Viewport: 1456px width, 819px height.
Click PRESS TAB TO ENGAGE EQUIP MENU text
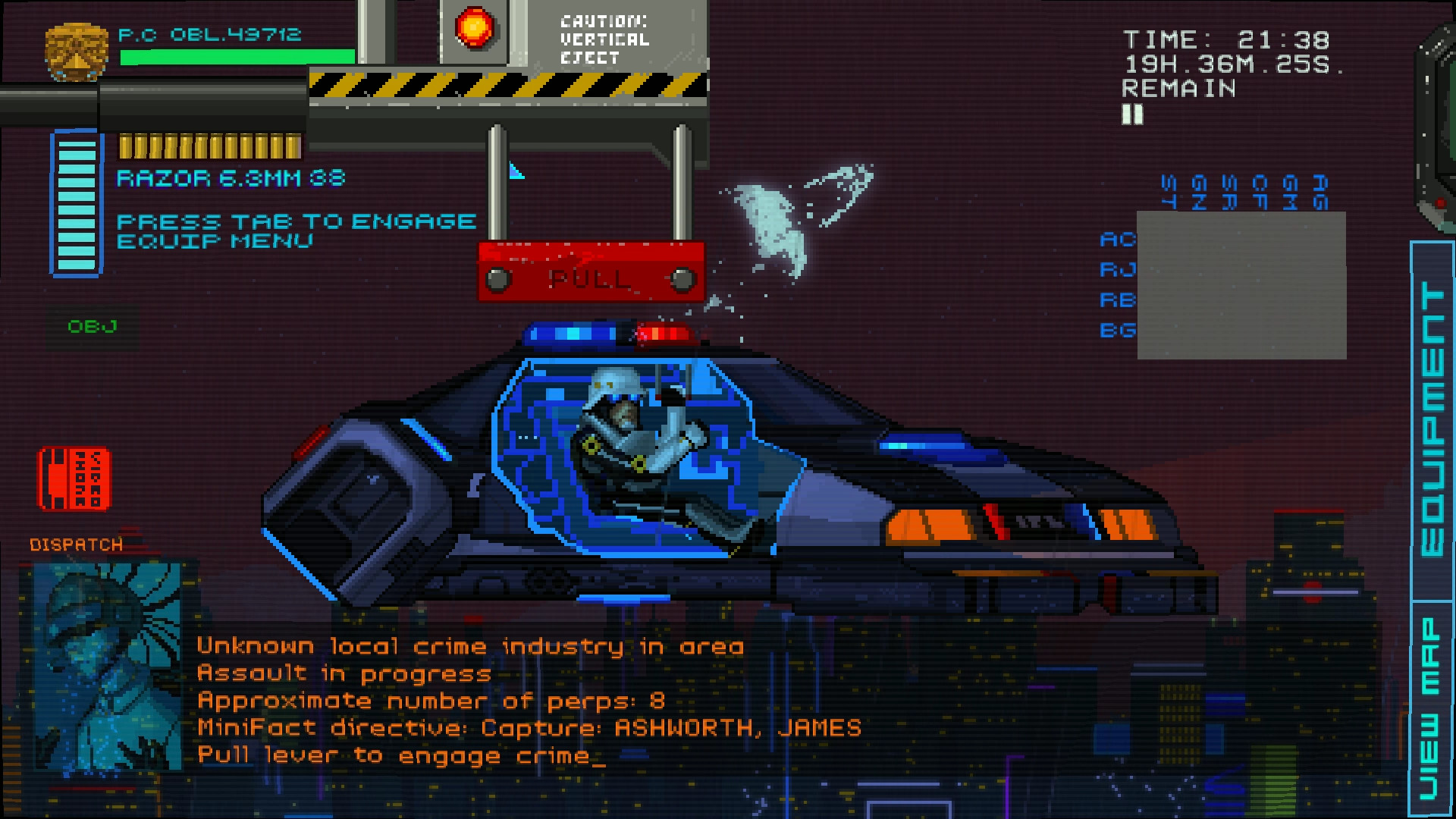coord(296,230)
